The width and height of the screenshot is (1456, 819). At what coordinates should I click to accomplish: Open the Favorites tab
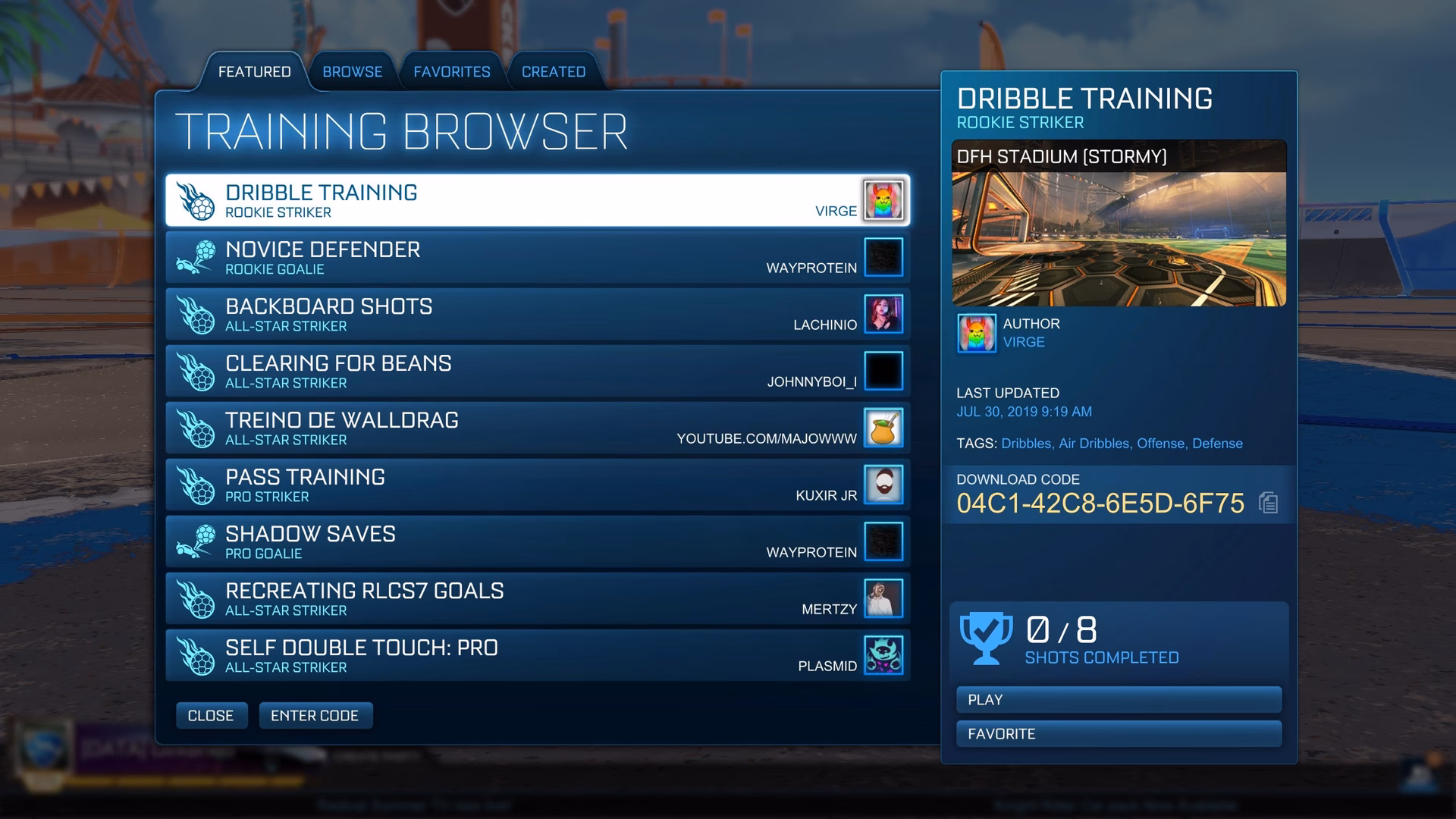click(x=451, y=71)
